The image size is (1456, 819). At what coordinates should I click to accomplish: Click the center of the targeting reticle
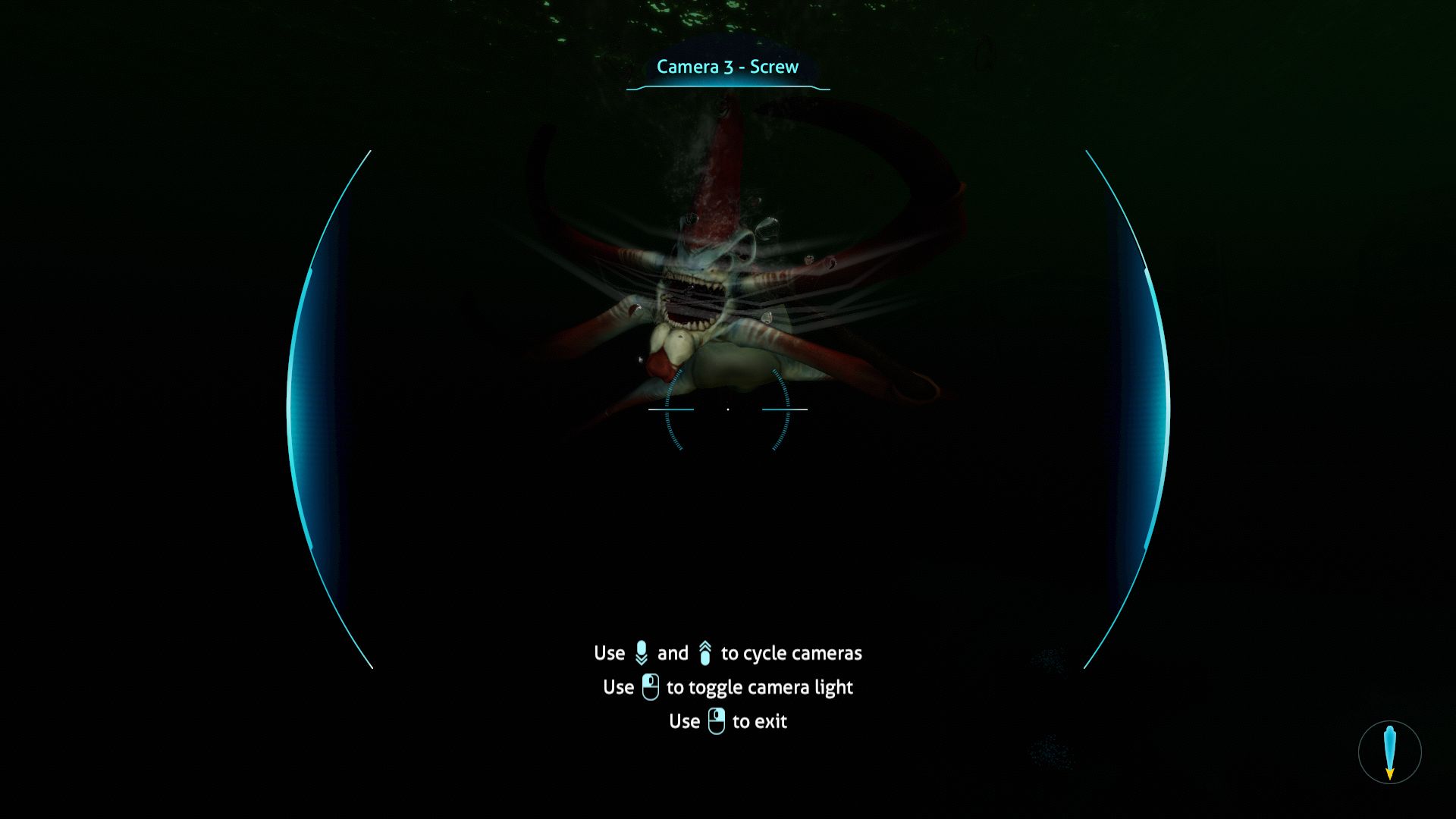[728, 409]
